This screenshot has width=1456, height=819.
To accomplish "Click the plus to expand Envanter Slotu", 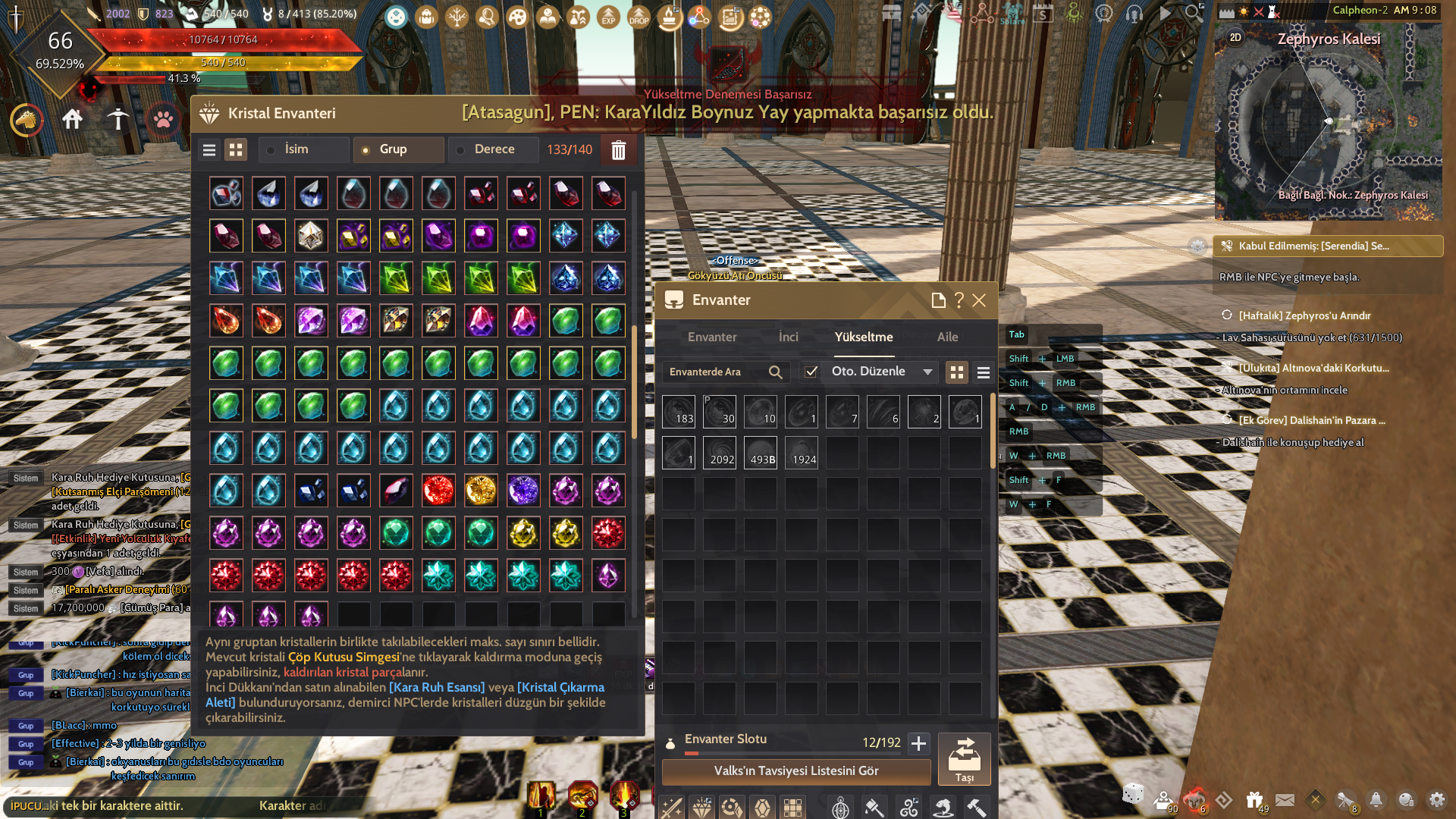I will coord(918,744).
